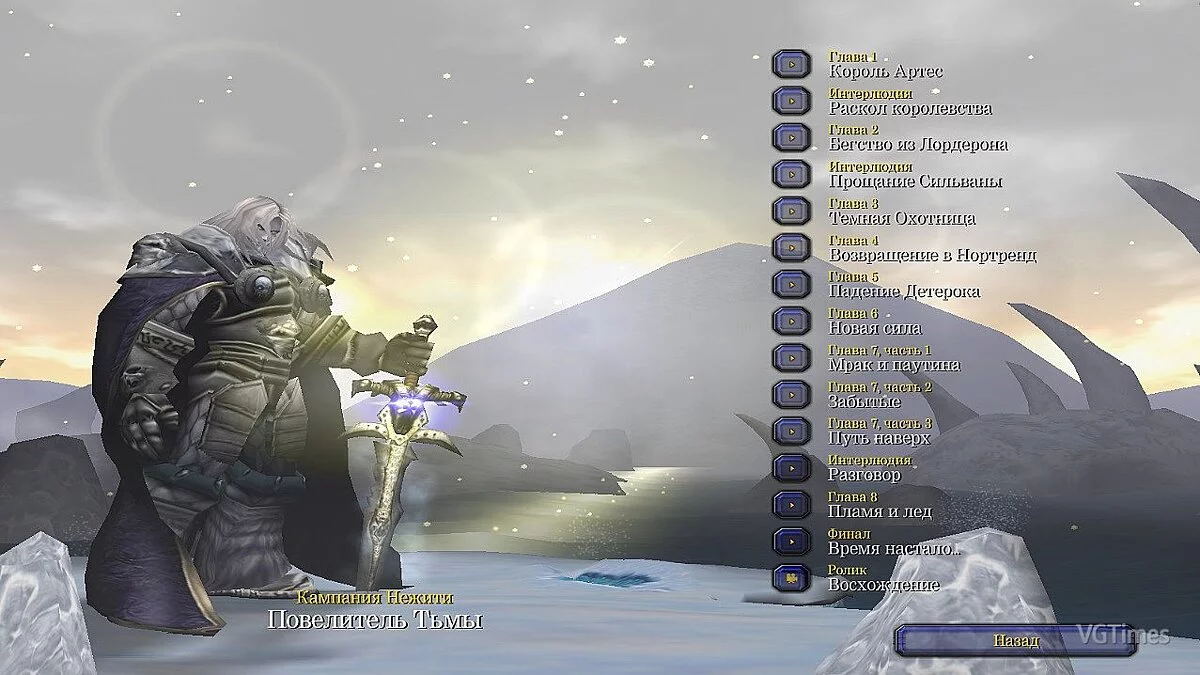Choose chapter 2 'Бегство из Лордерона'
Viewport: 1200px width, 675px height.
click(791, 137)
